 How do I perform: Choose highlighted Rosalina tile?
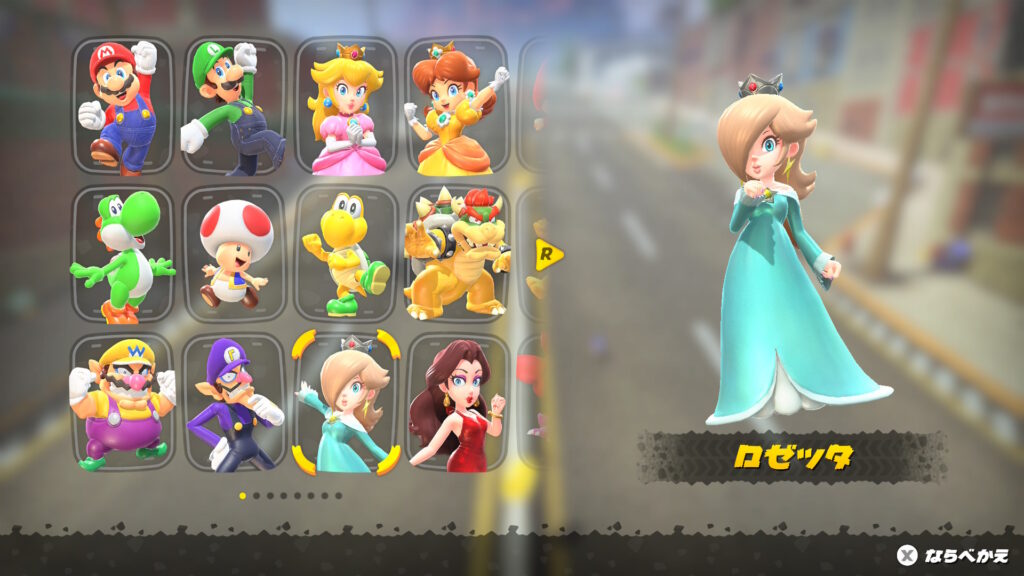346,402
